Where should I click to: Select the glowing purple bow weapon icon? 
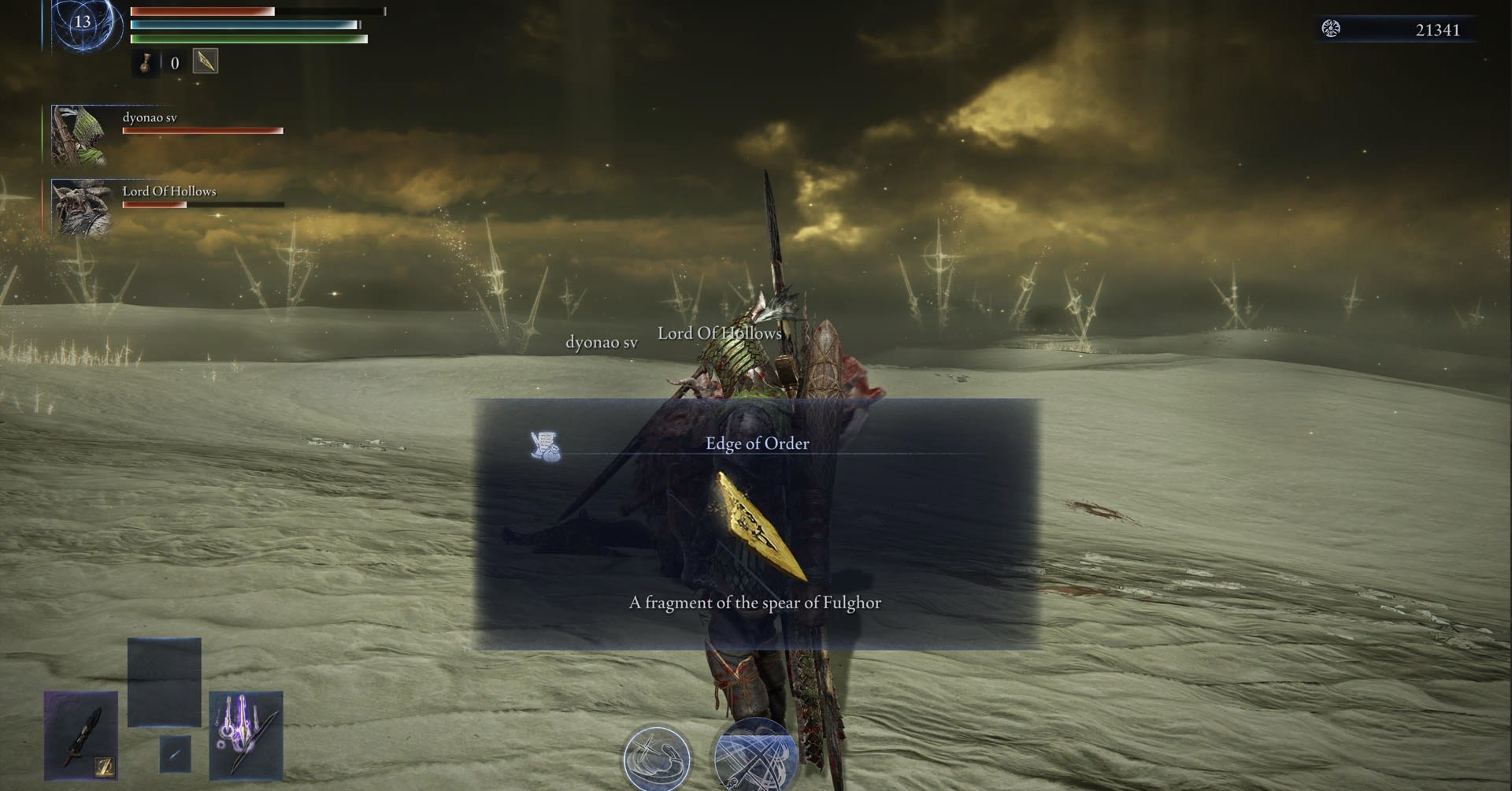(246, 733)
